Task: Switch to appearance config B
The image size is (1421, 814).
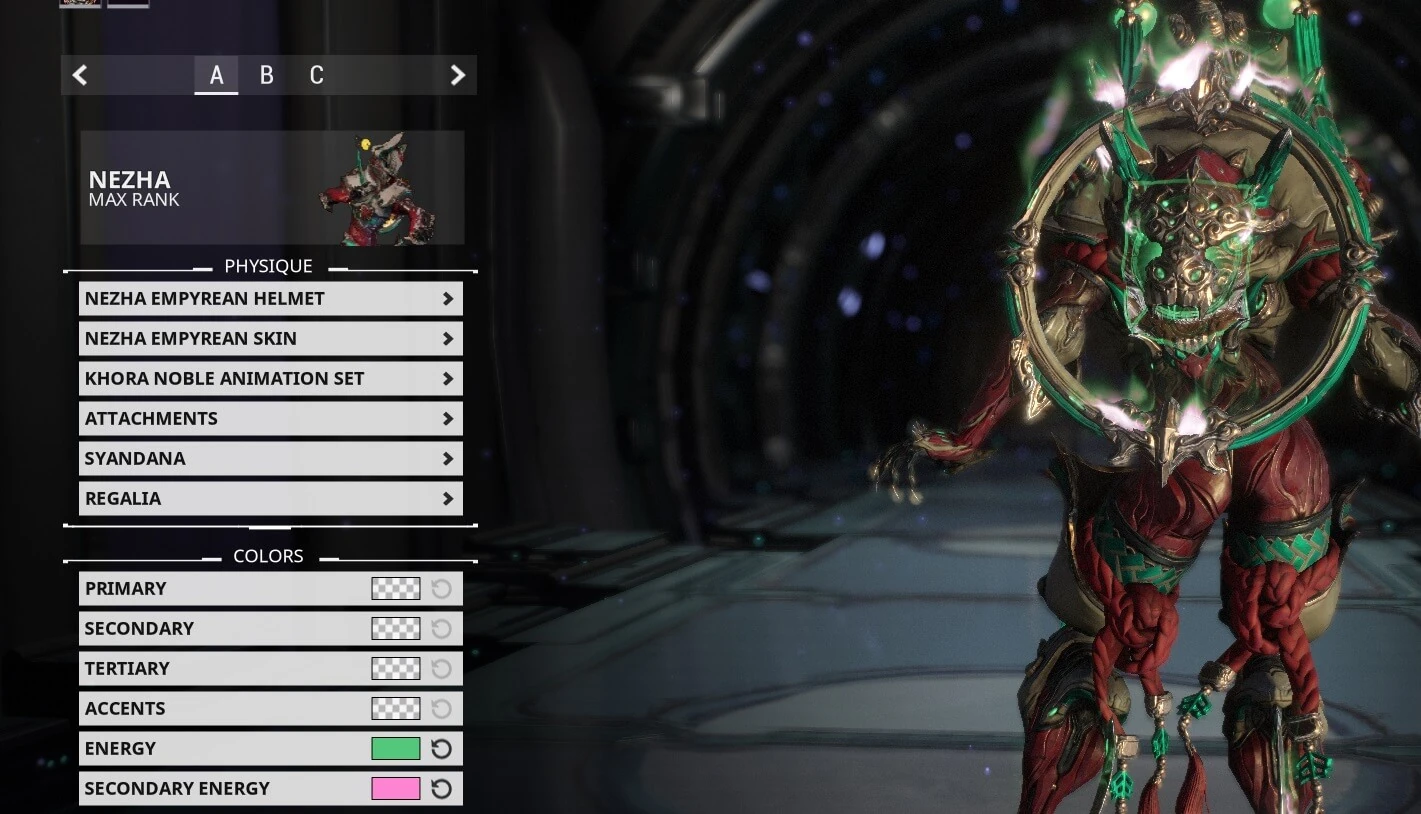Action: (x=266, y=75)
